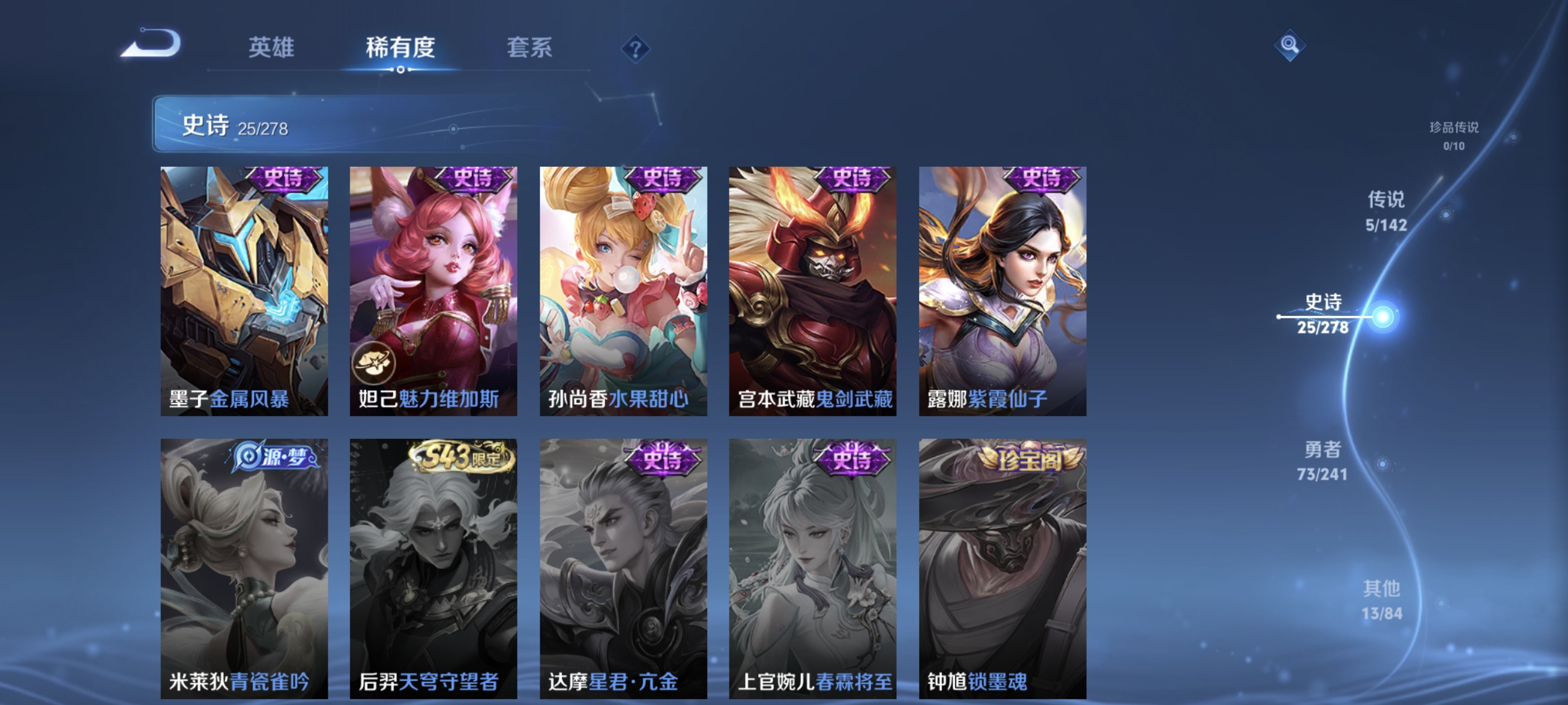
Task: Click the 上官婉儿 春霖将至 skin card
Action: pyautogui.click(x=813, y=572)
